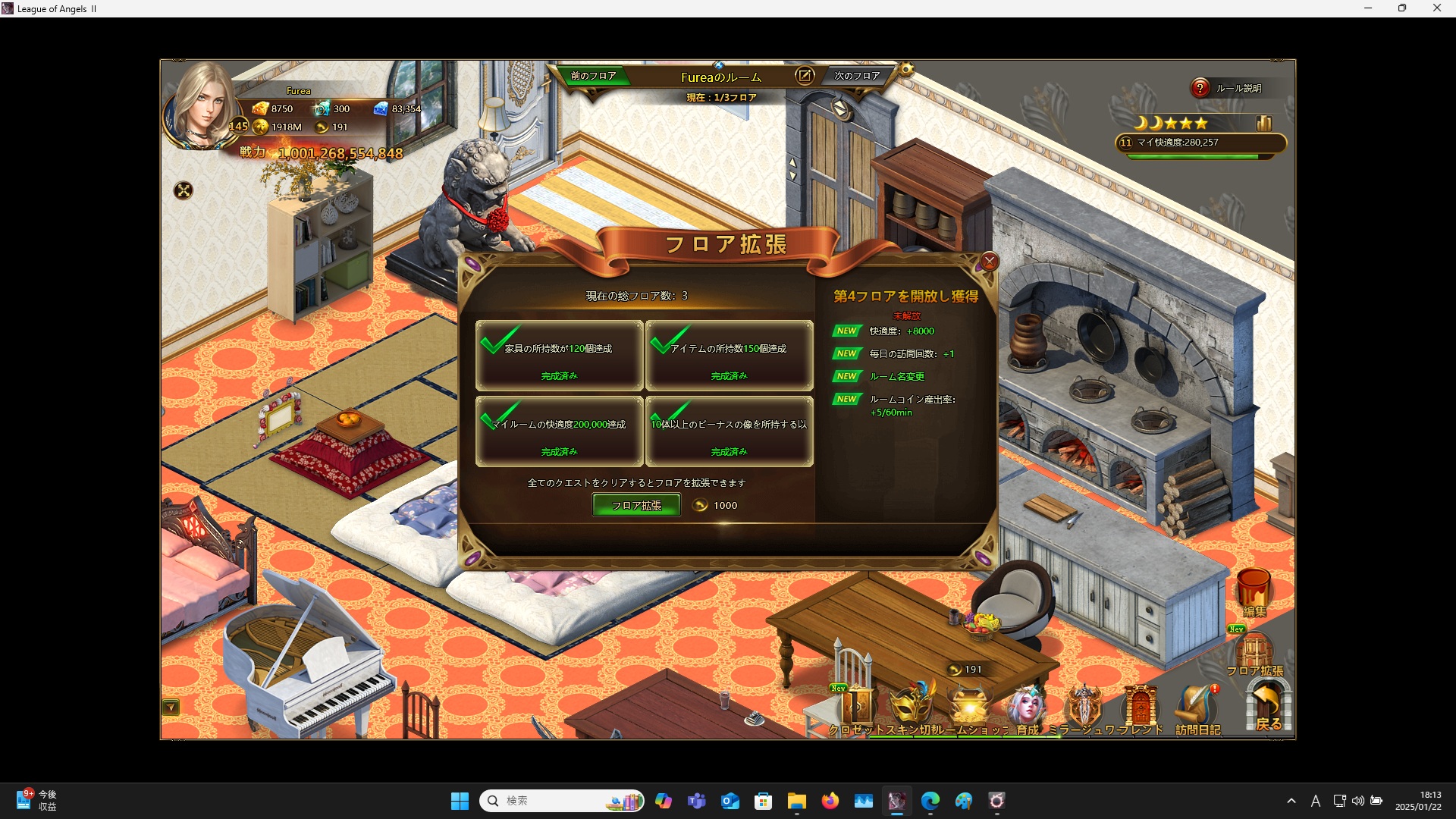Confirm with the green フロア拡張 button

click(x=635, y=505)
